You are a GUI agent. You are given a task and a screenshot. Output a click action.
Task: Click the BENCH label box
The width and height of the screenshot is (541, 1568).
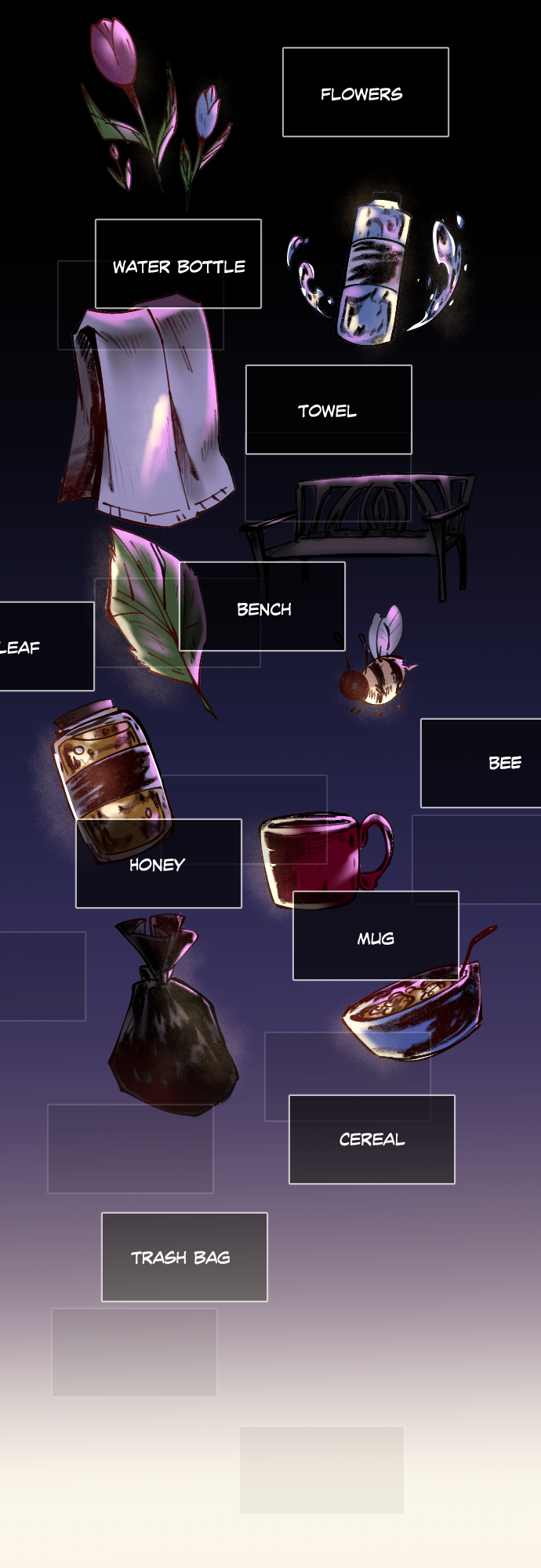pos(263,607)
